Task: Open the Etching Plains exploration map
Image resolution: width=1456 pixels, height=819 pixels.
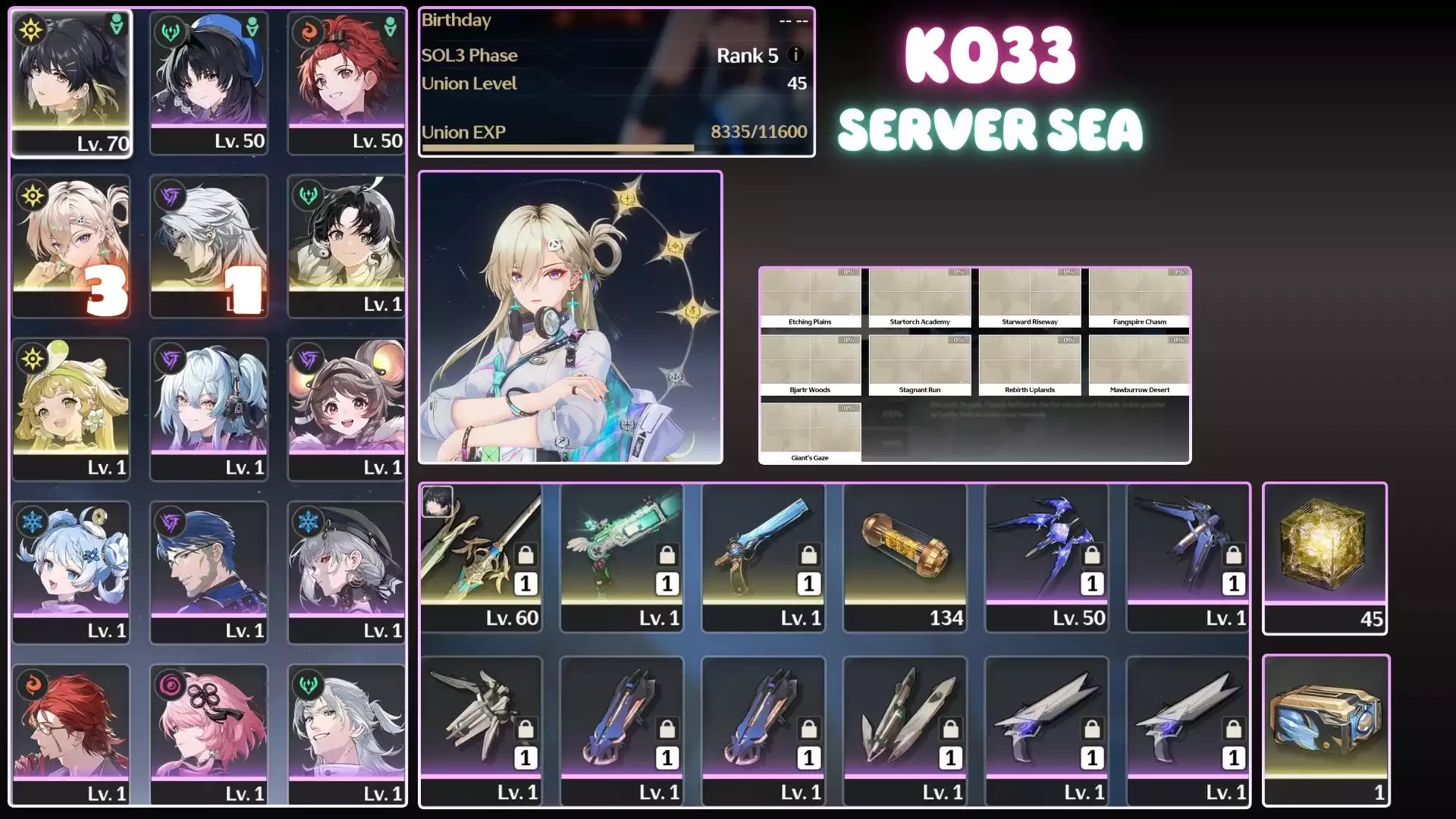Action: (x=810, y=296)
